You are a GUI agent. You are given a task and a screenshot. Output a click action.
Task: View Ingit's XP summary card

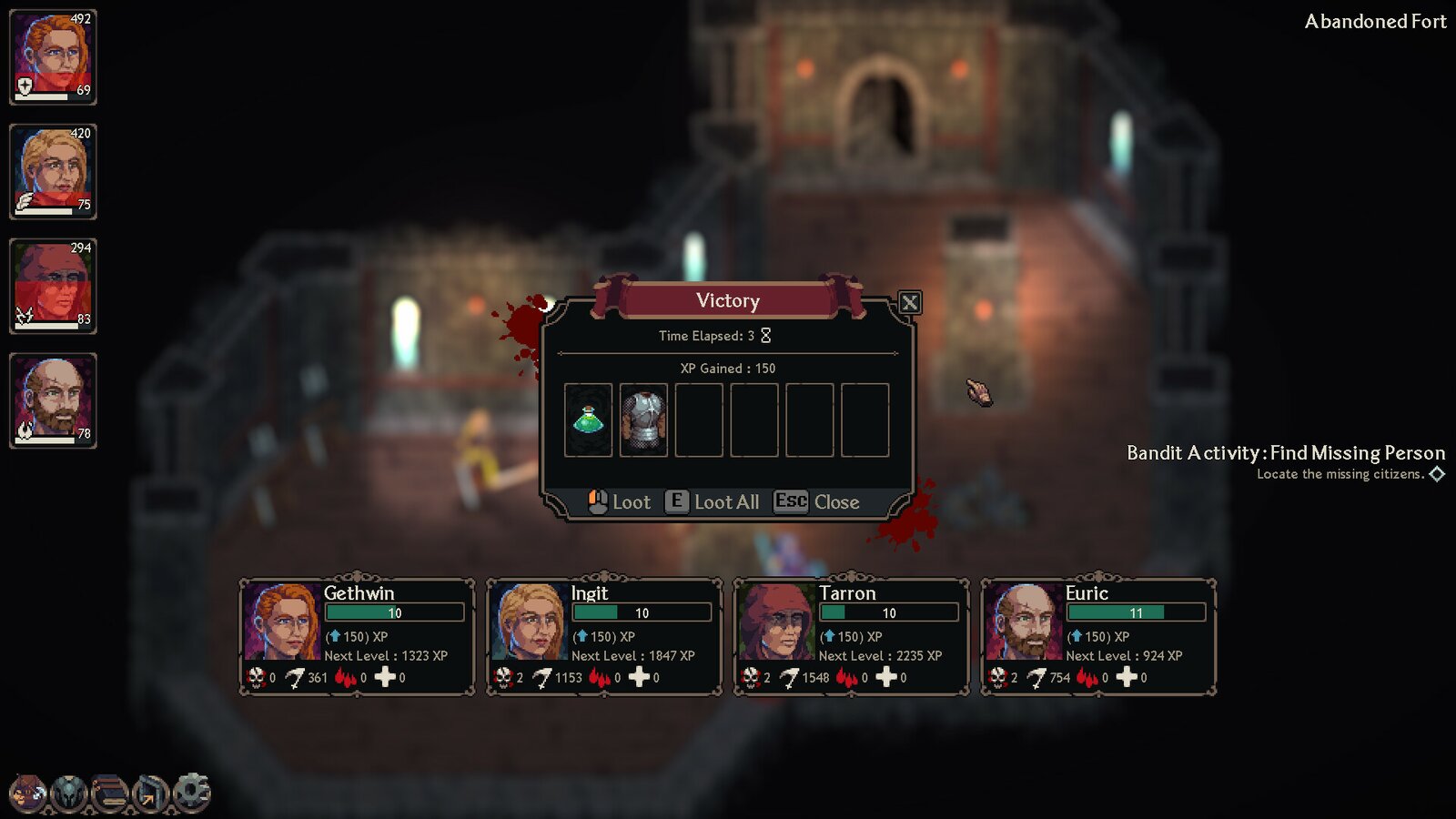click(604, 637)
